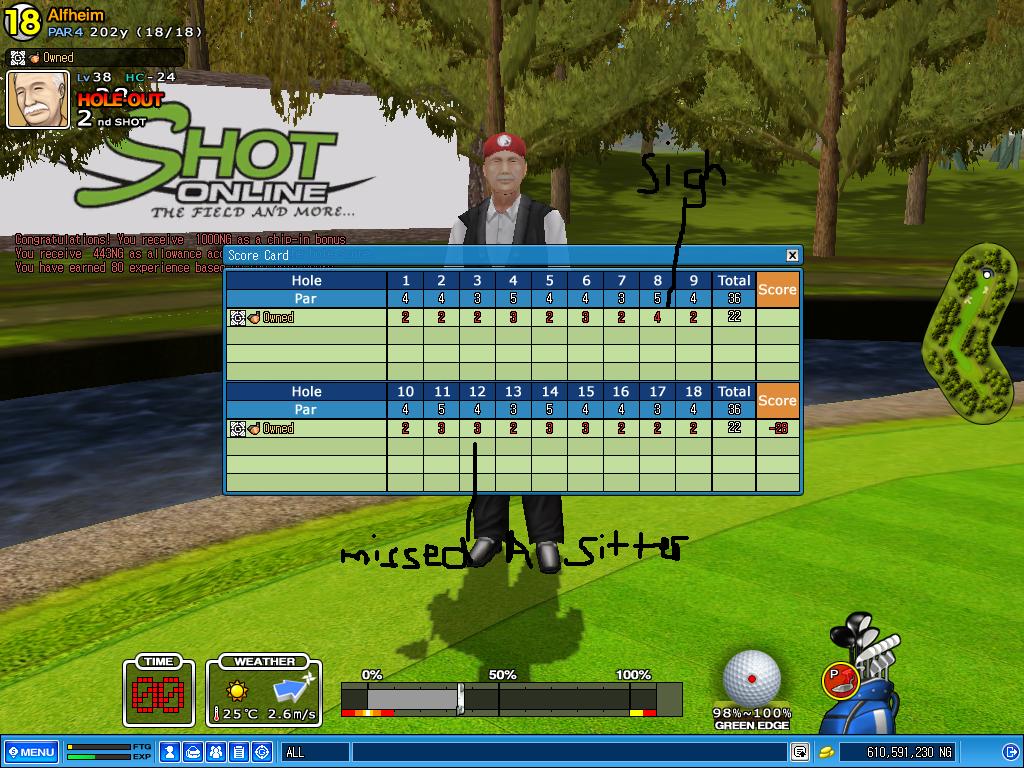Click the old man player portrait
Screen dimensions: 1024x768
(38, 100)
